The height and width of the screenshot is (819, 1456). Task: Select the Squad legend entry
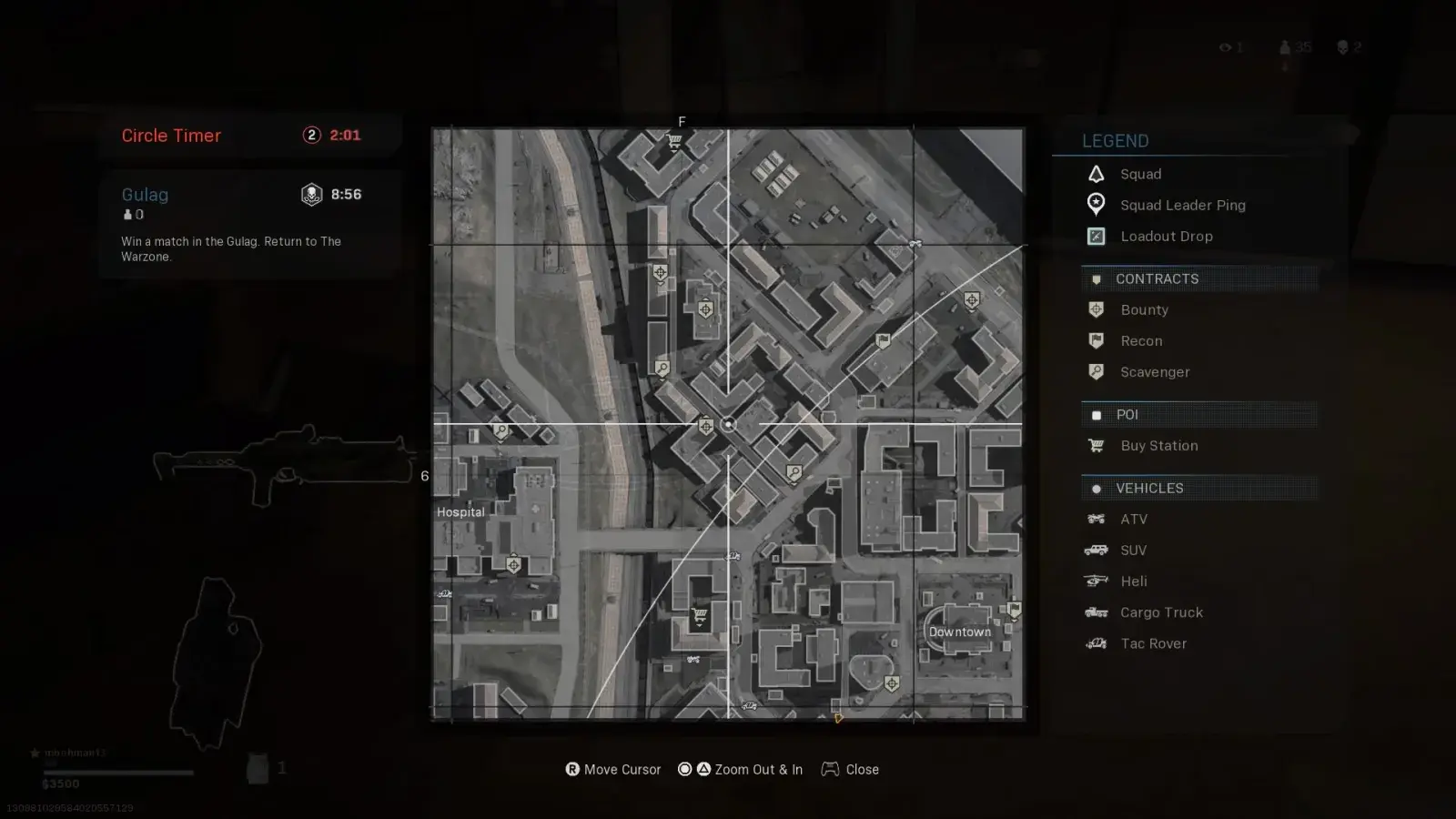pos(1140,174)
